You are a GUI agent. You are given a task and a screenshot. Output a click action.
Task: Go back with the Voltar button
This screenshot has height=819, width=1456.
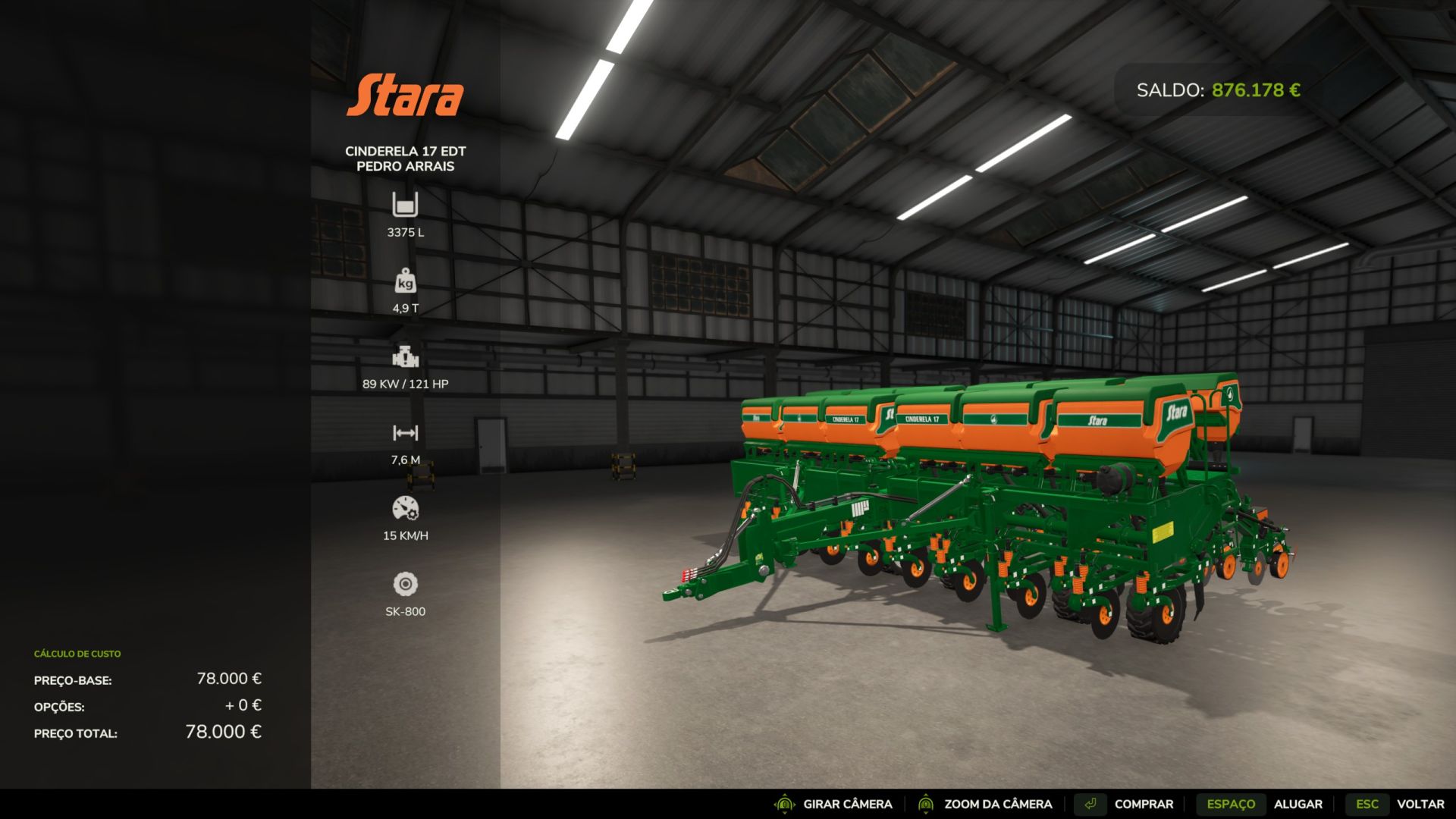click(x=1420, y=804)
